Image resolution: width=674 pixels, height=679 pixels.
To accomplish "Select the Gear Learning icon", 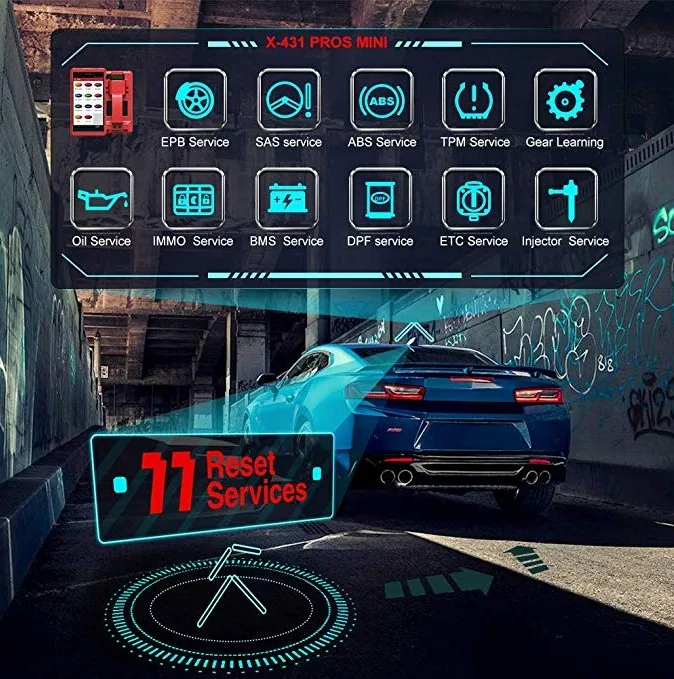I will pos(565,100).
